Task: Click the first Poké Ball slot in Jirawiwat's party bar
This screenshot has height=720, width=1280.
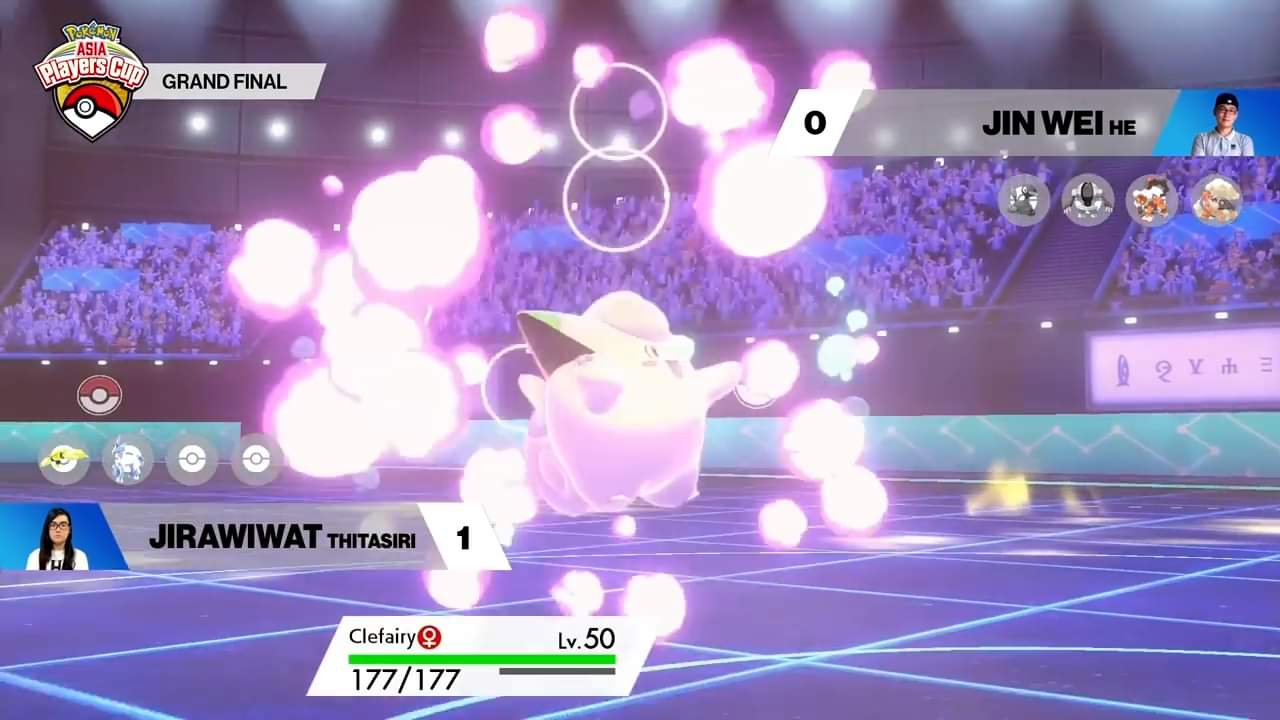Action: pos(191,459)
